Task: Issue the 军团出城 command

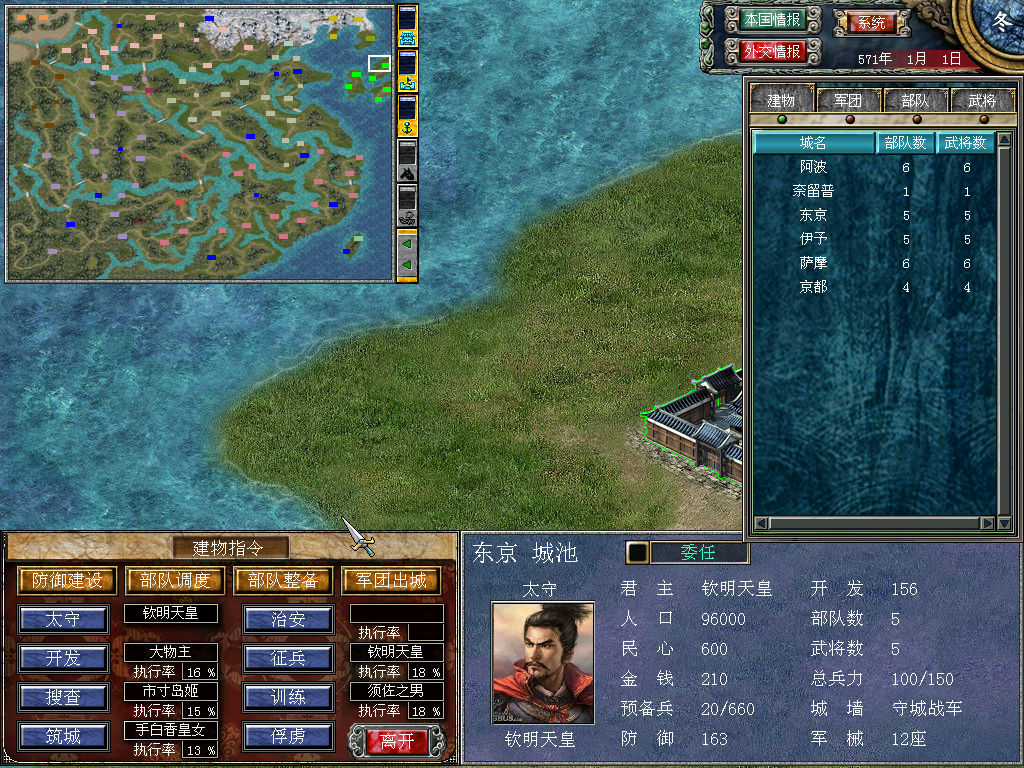Action: [391, 581]
